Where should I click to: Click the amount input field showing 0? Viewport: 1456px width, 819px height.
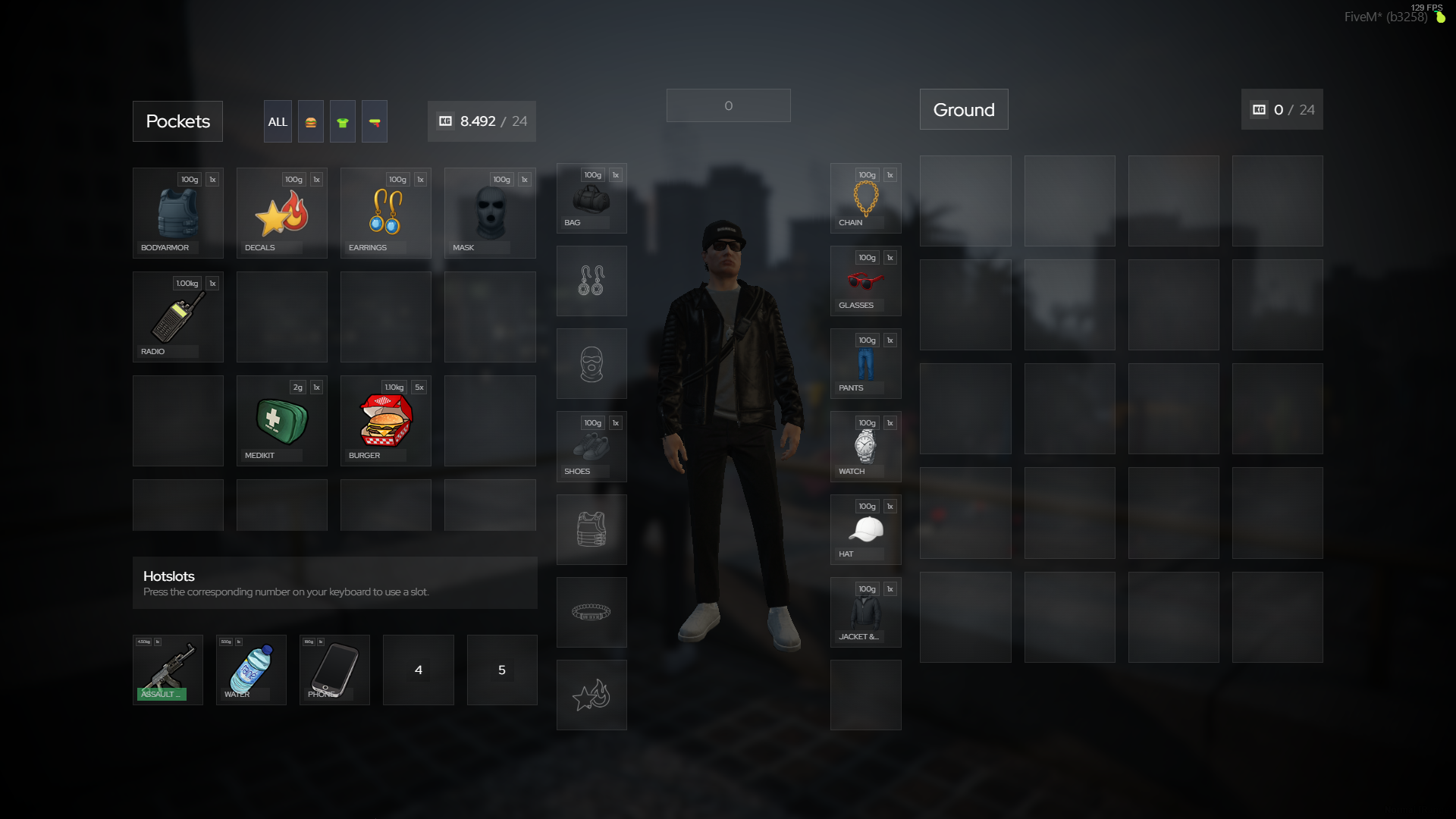(728, 105)
